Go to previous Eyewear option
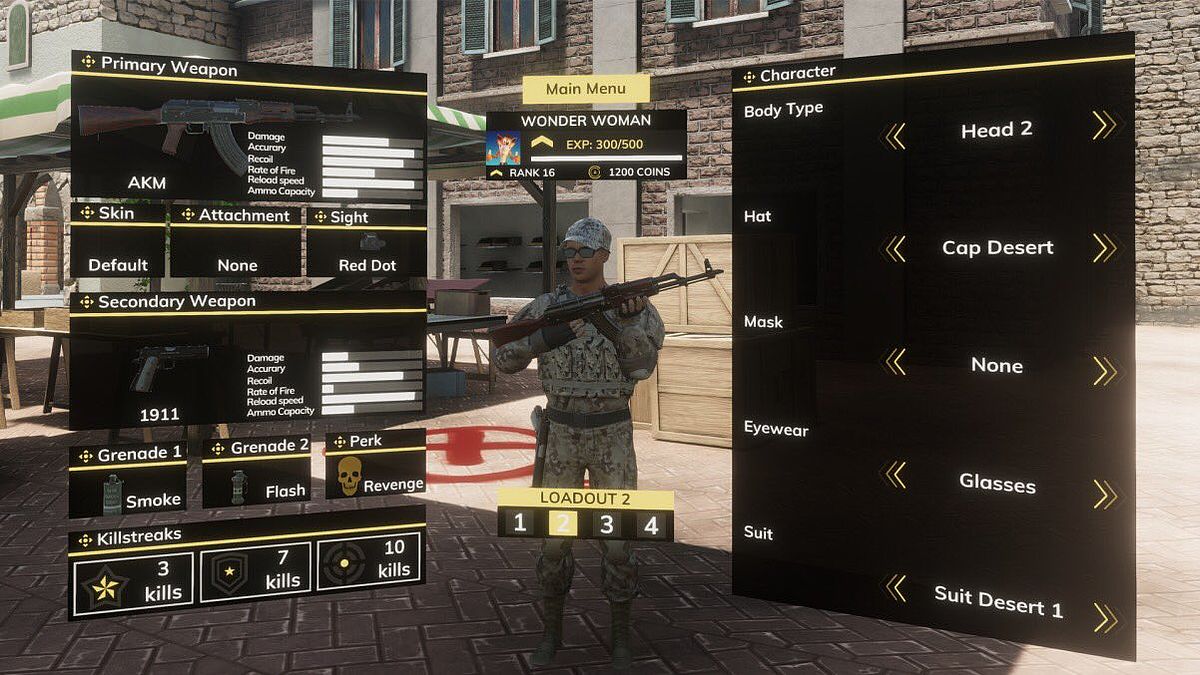Image resolution: width=1200 pixels, height=675 pixels. point(894,475)
